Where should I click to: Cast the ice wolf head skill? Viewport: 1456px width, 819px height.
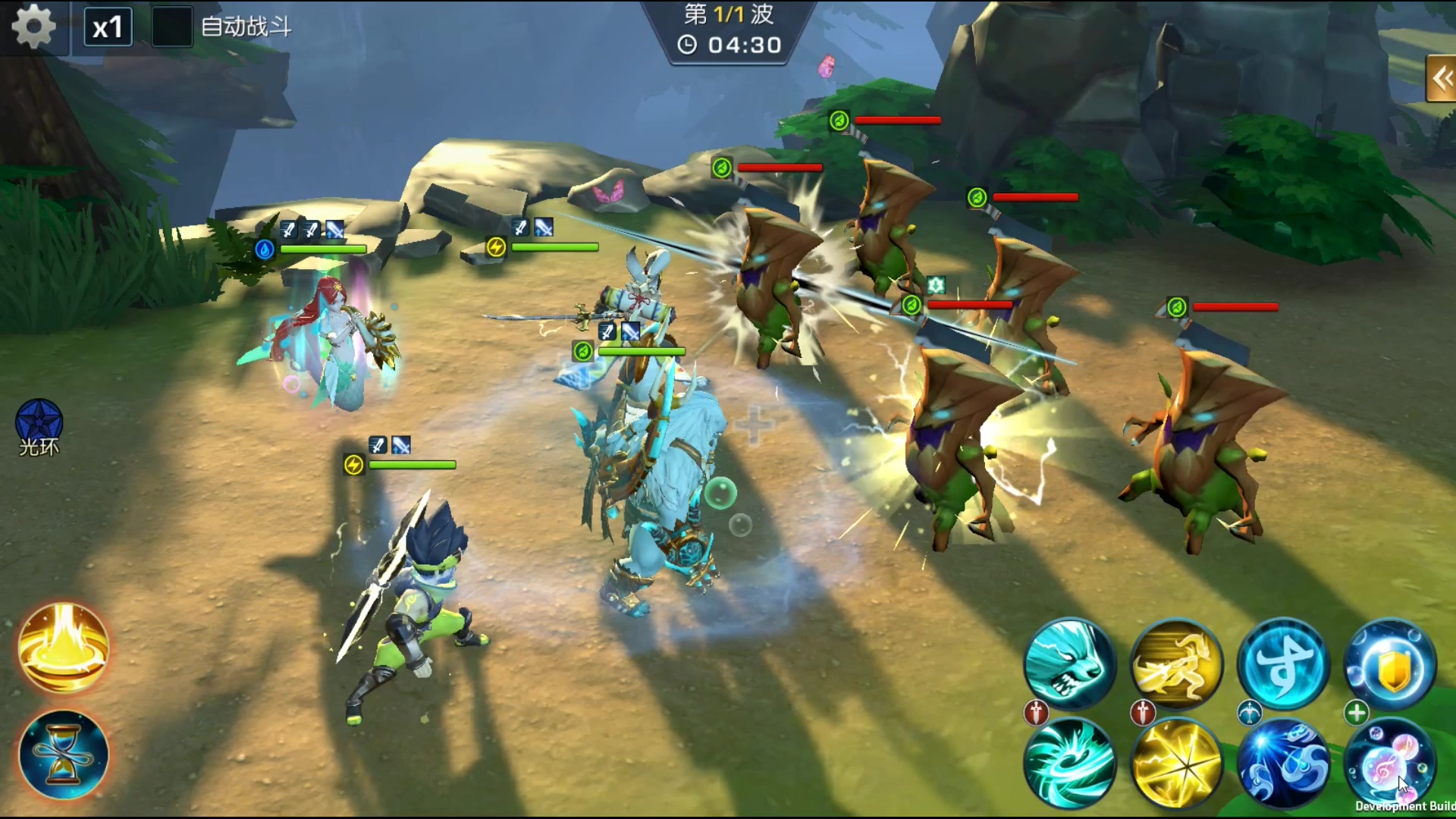coord(1069,664)
